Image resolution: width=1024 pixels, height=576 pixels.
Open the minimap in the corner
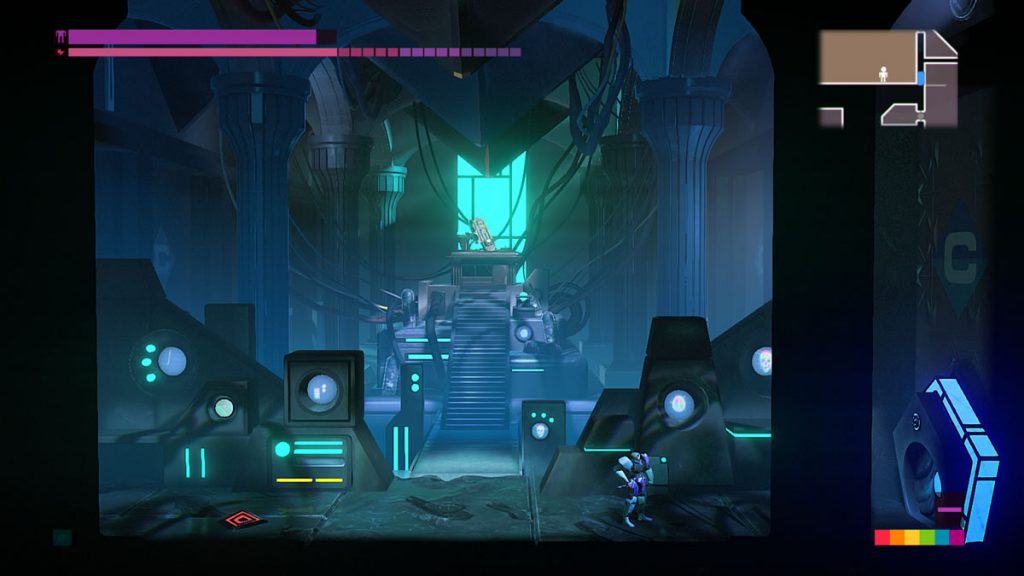tap(888, 78)
